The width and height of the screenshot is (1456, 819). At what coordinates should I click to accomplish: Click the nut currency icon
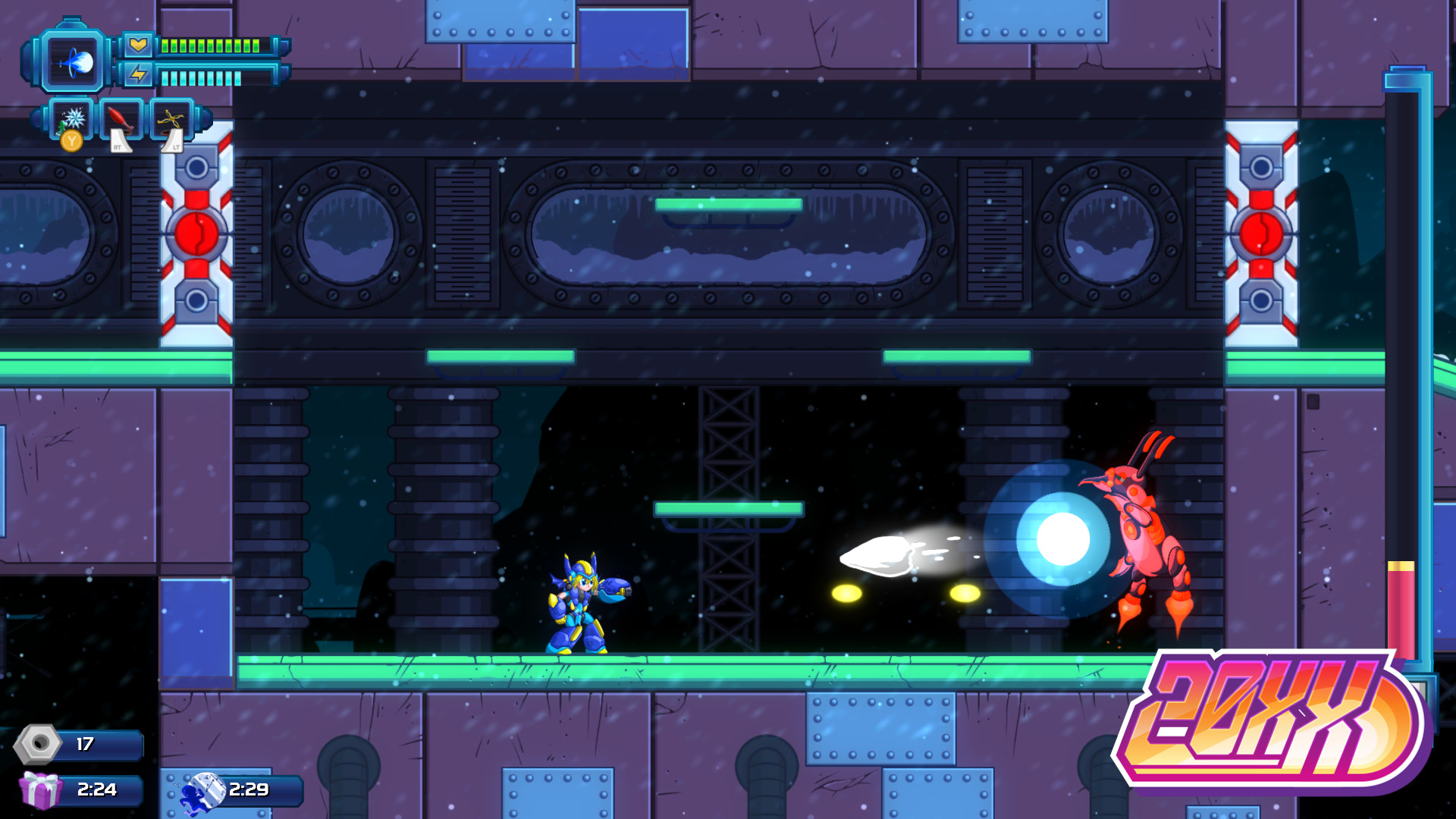(36, 745)
